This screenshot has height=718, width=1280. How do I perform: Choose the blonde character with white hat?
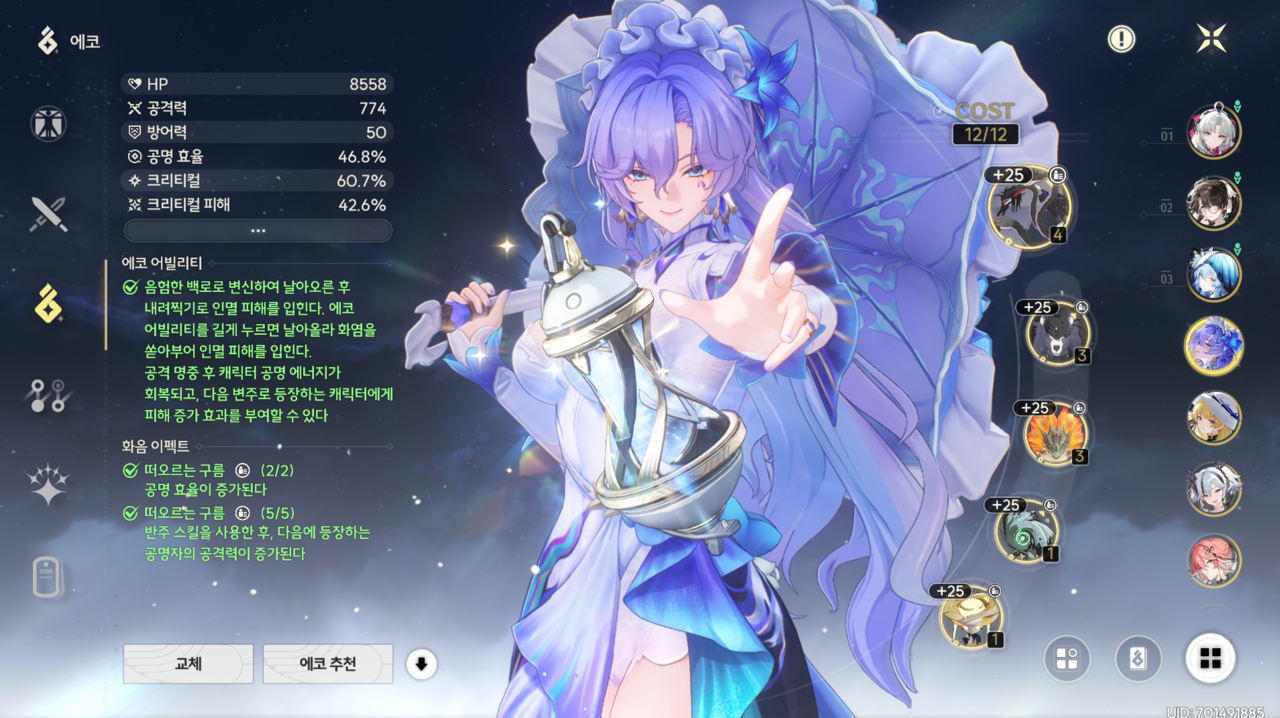(x=1213, y=418)
